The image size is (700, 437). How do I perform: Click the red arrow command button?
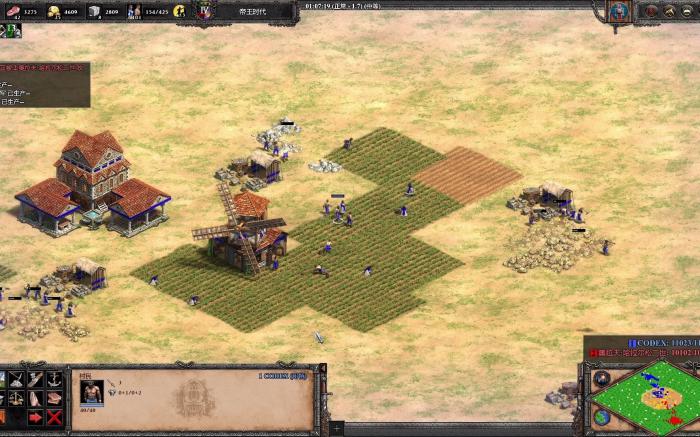coord(35,417)
